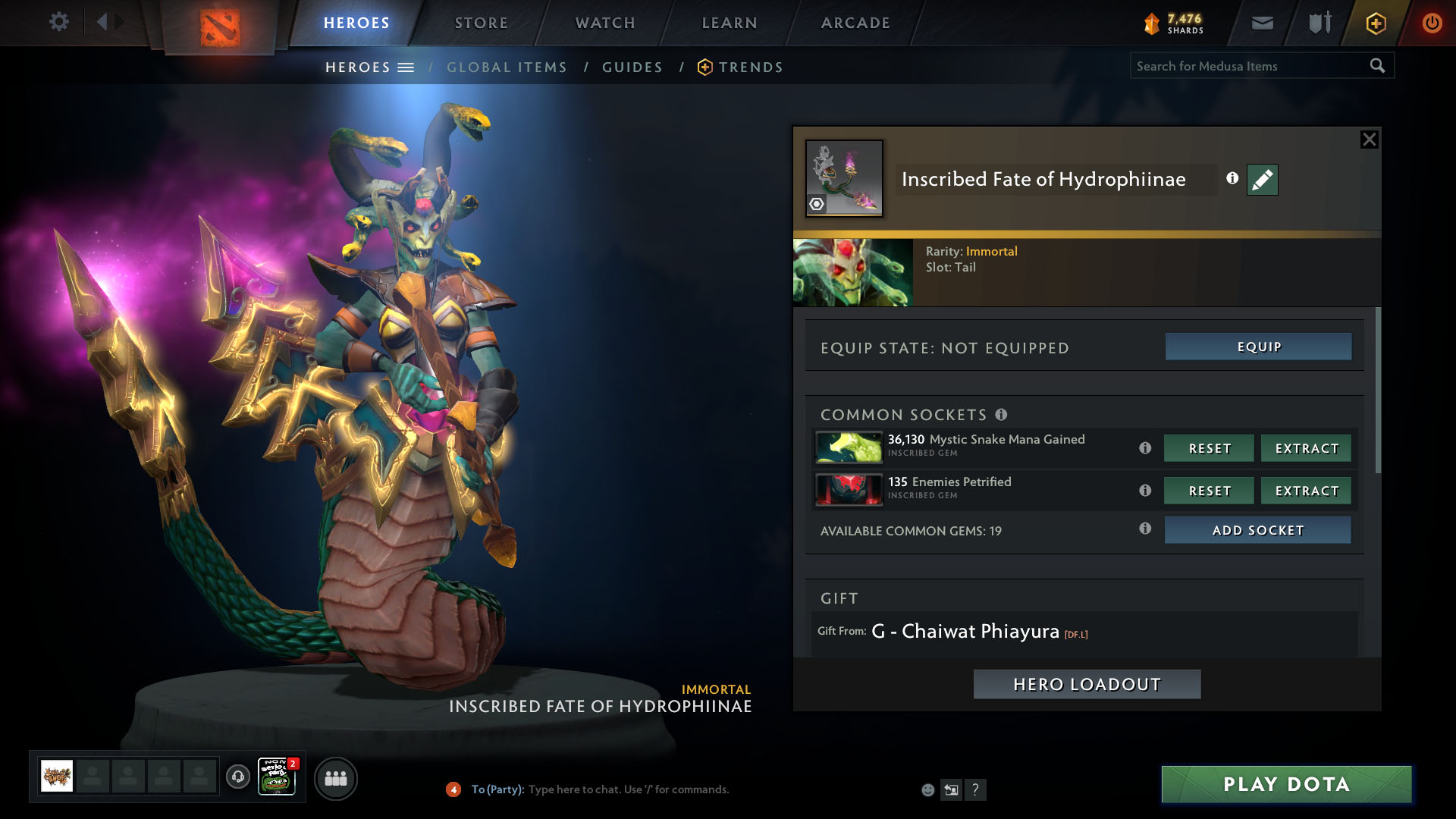Screen dimensions: 1456x819
Task: Open the mail inbox envelope
Action: click(x=1262, y=23)
